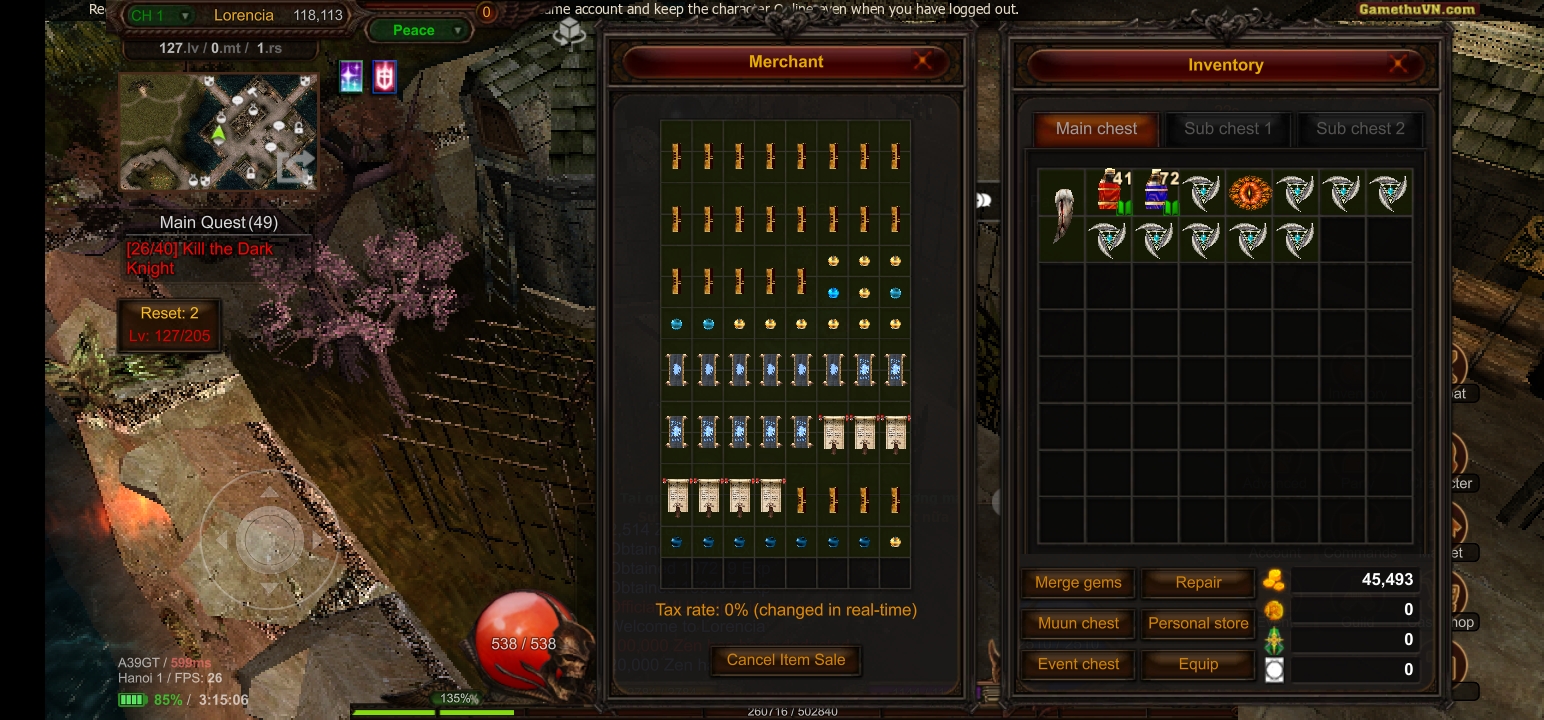Click the Repair button

[1198, 583]
